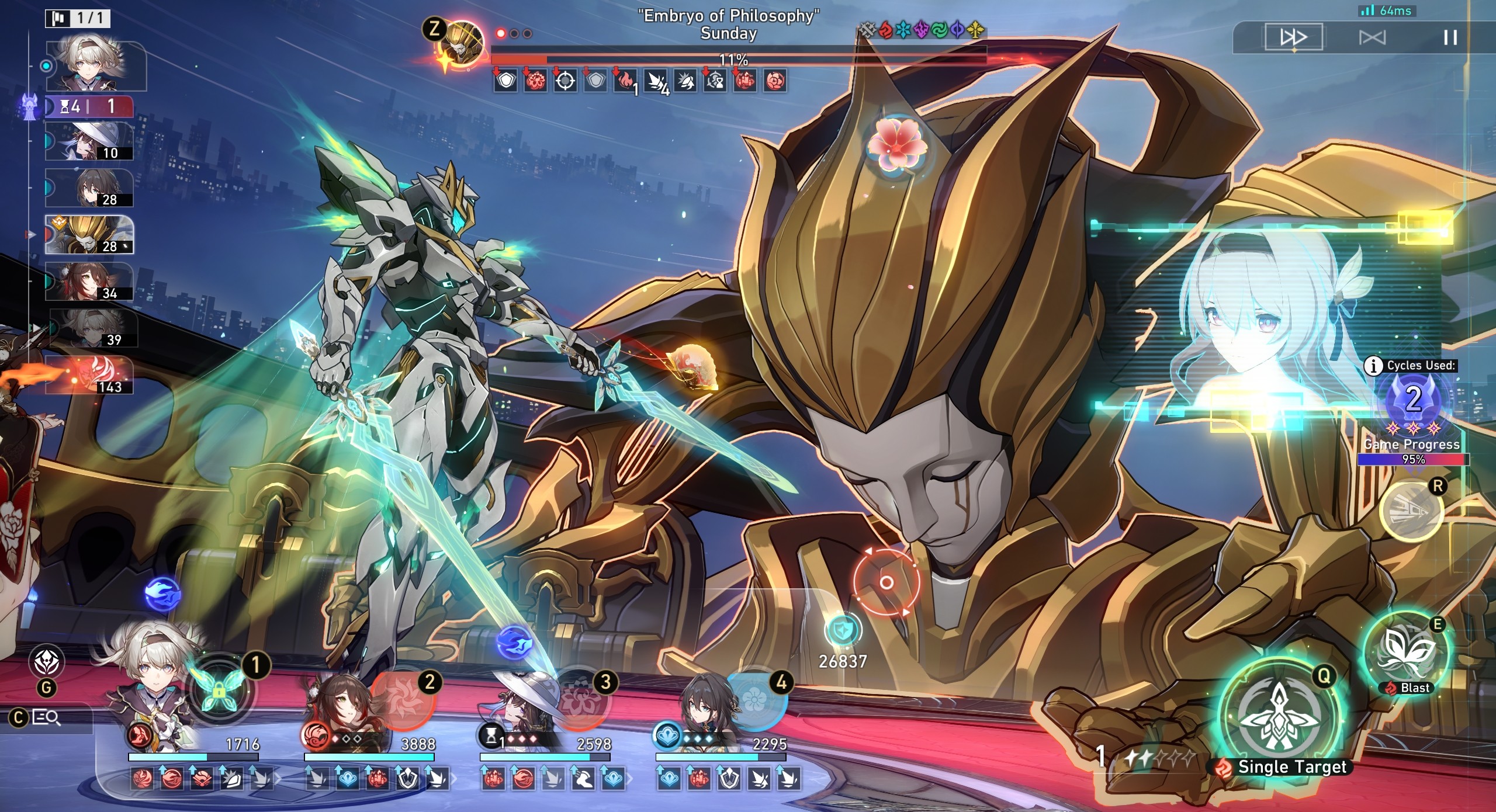
Task: Toggle the auto-battle button
Action: pyautogui.click(x=1372, y=38)
